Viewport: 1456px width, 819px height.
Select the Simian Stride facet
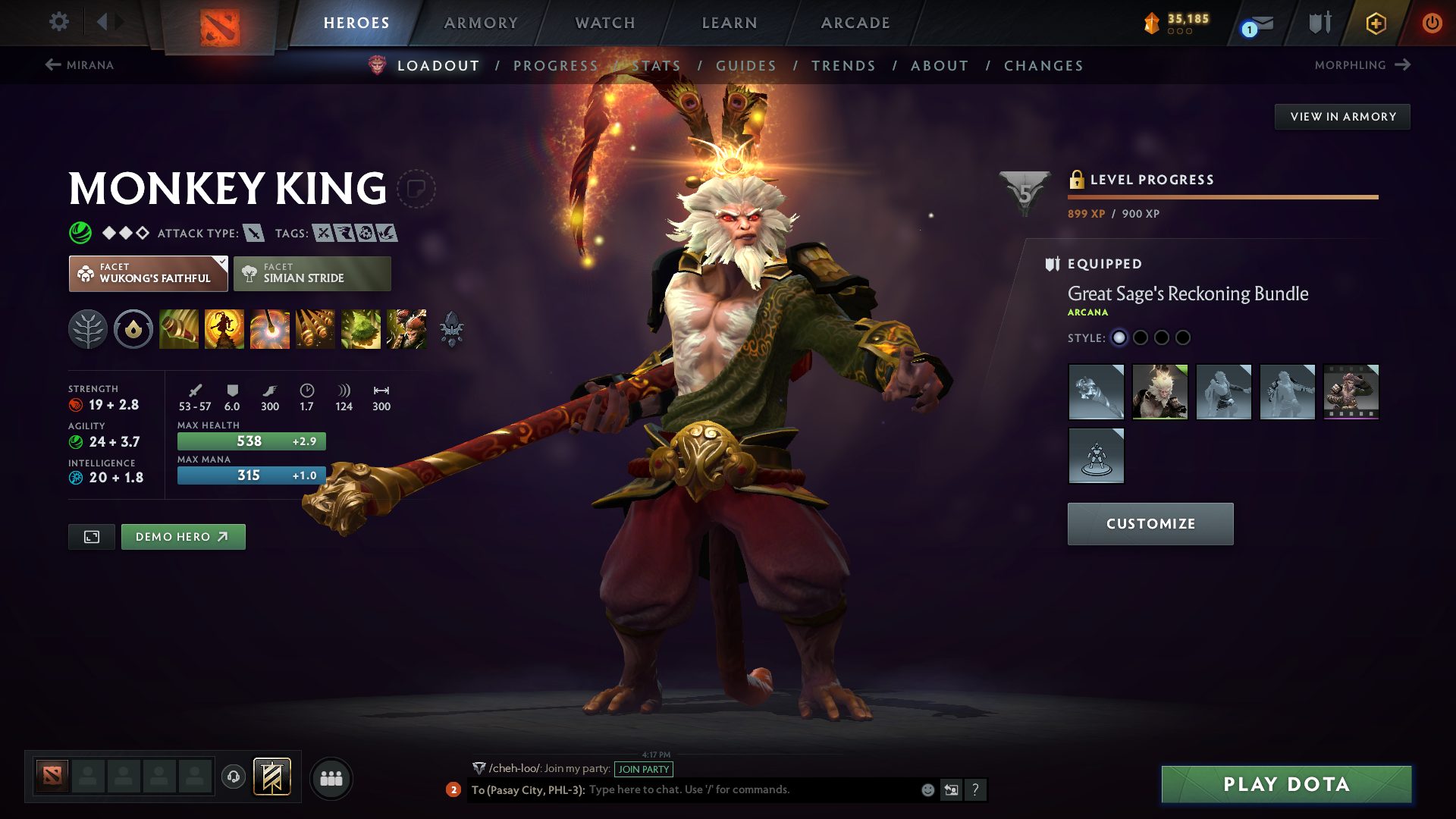[x=312, y=273]
